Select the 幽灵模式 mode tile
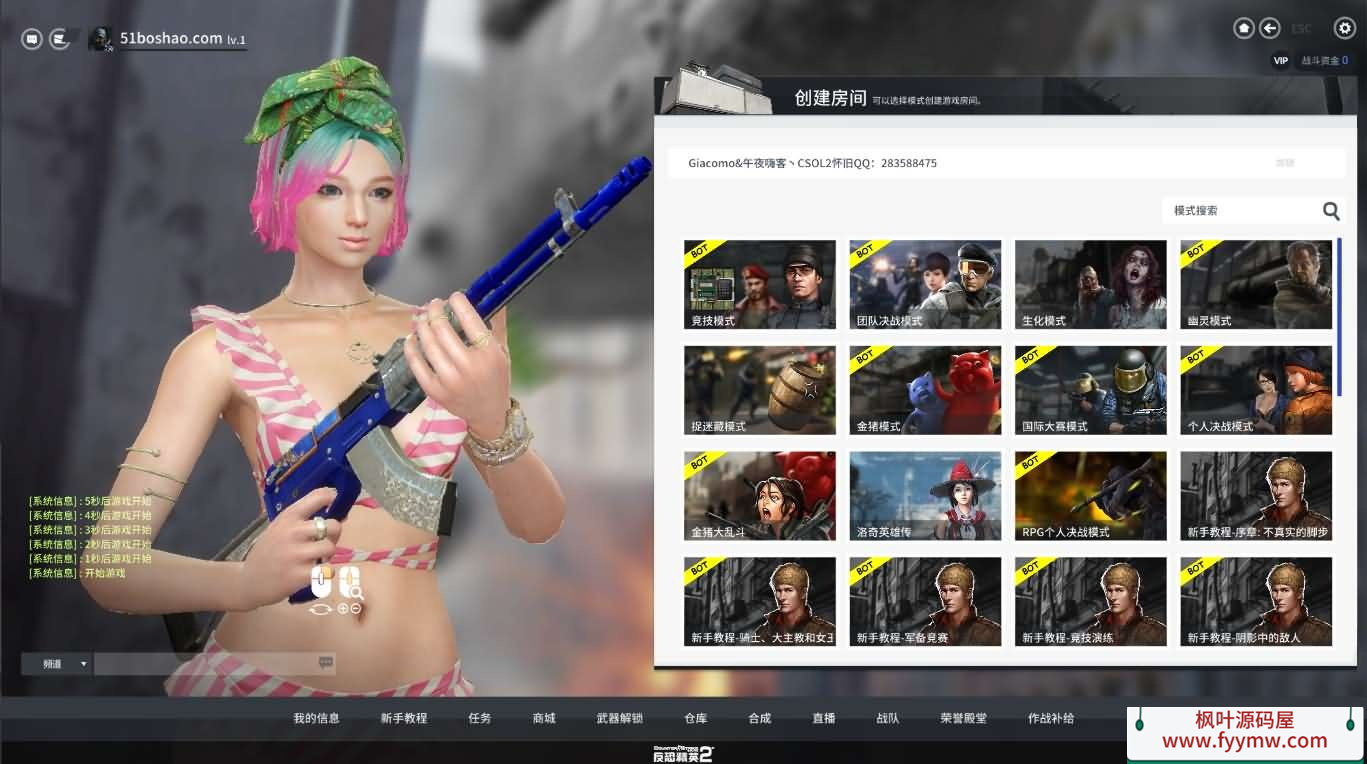1367x764 pixels. (x=1256, y=284)
